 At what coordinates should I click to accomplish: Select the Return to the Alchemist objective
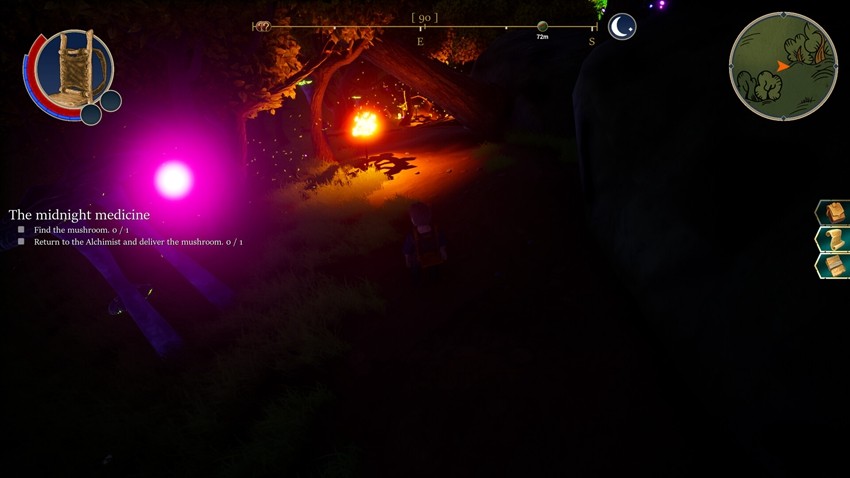pyautogui.click(x=138, y=242)
